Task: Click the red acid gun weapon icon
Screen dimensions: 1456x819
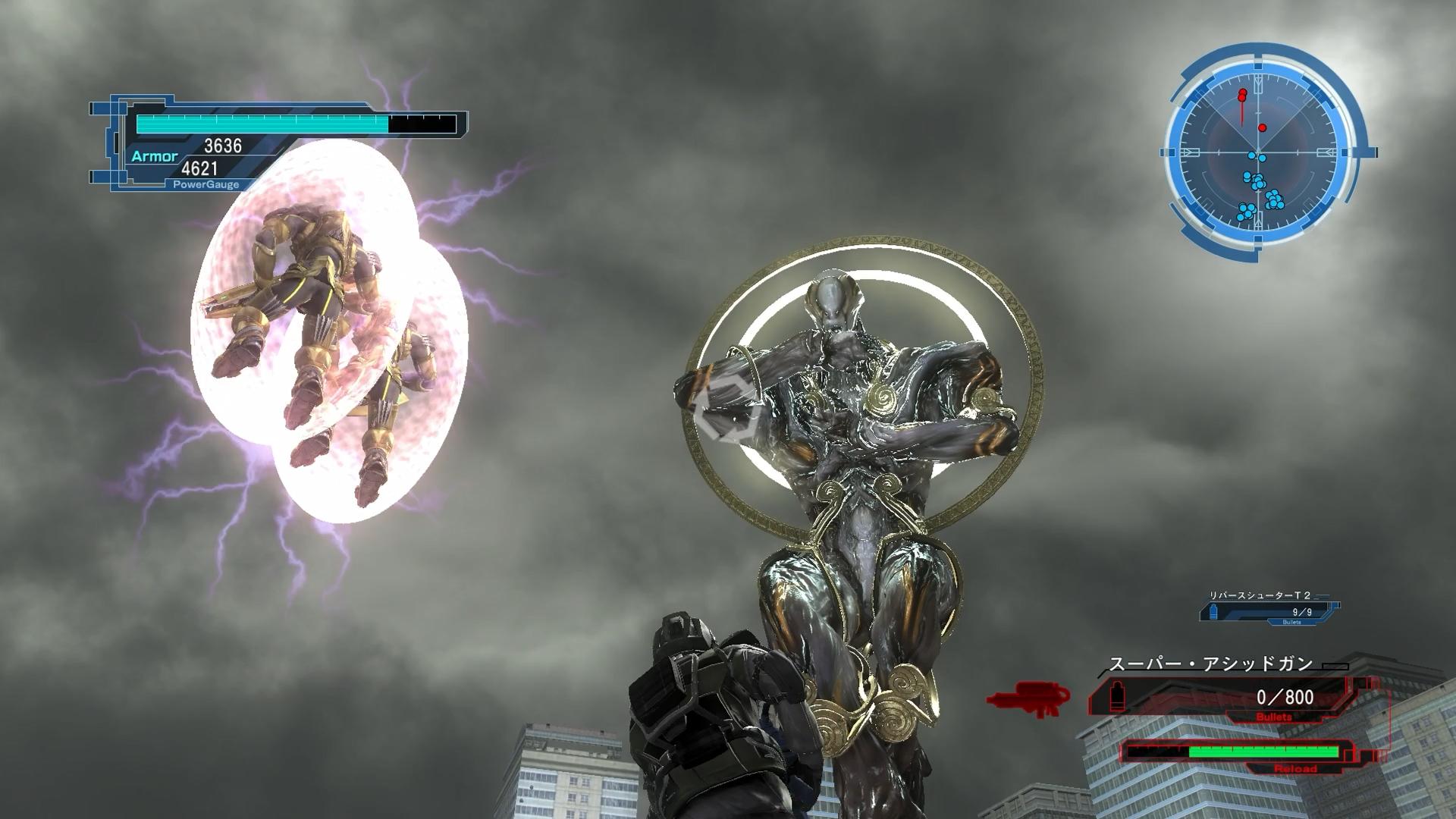Action: [1028, 698]
